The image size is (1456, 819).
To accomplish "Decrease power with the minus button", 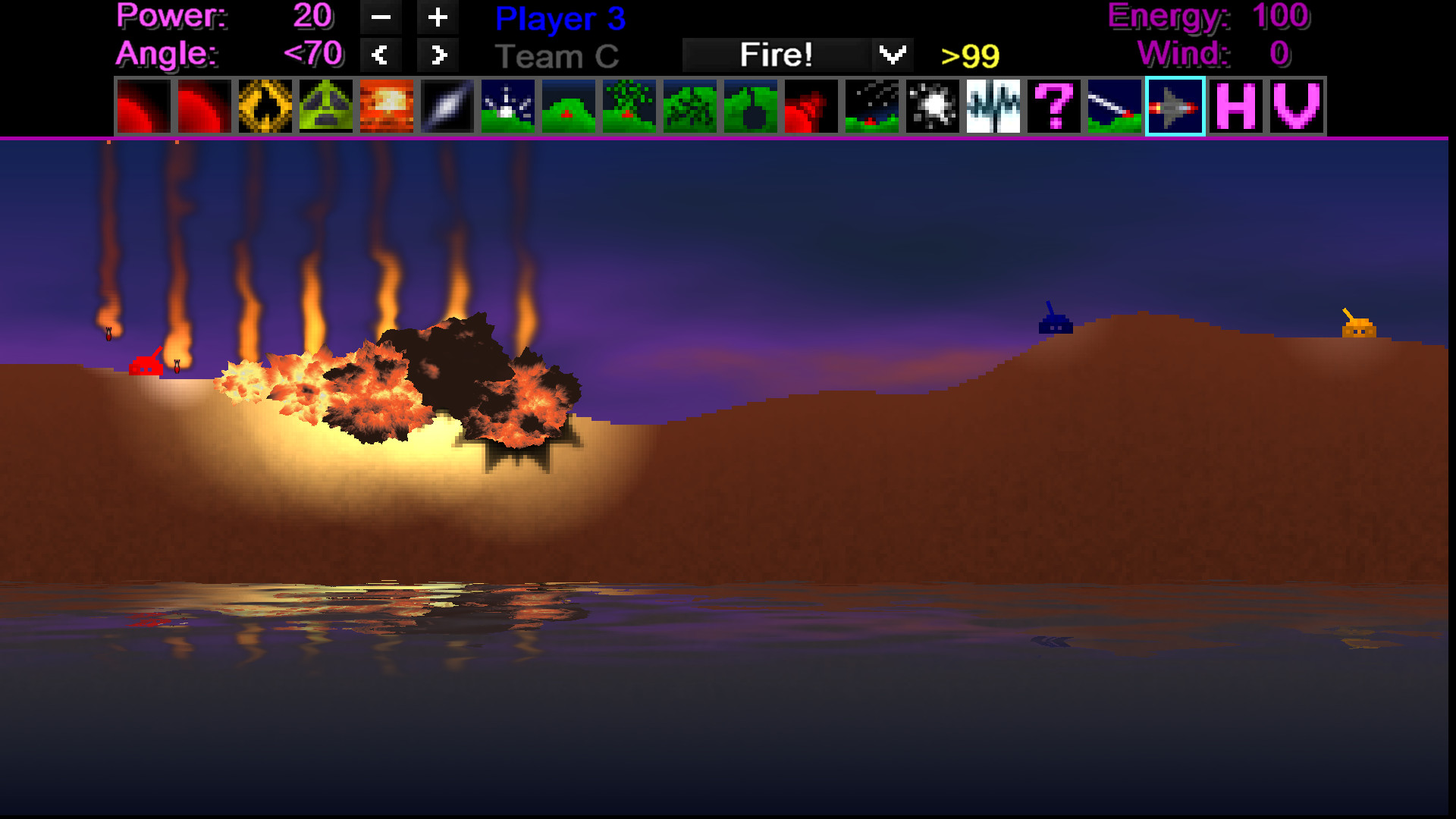I will pos(381,17).
